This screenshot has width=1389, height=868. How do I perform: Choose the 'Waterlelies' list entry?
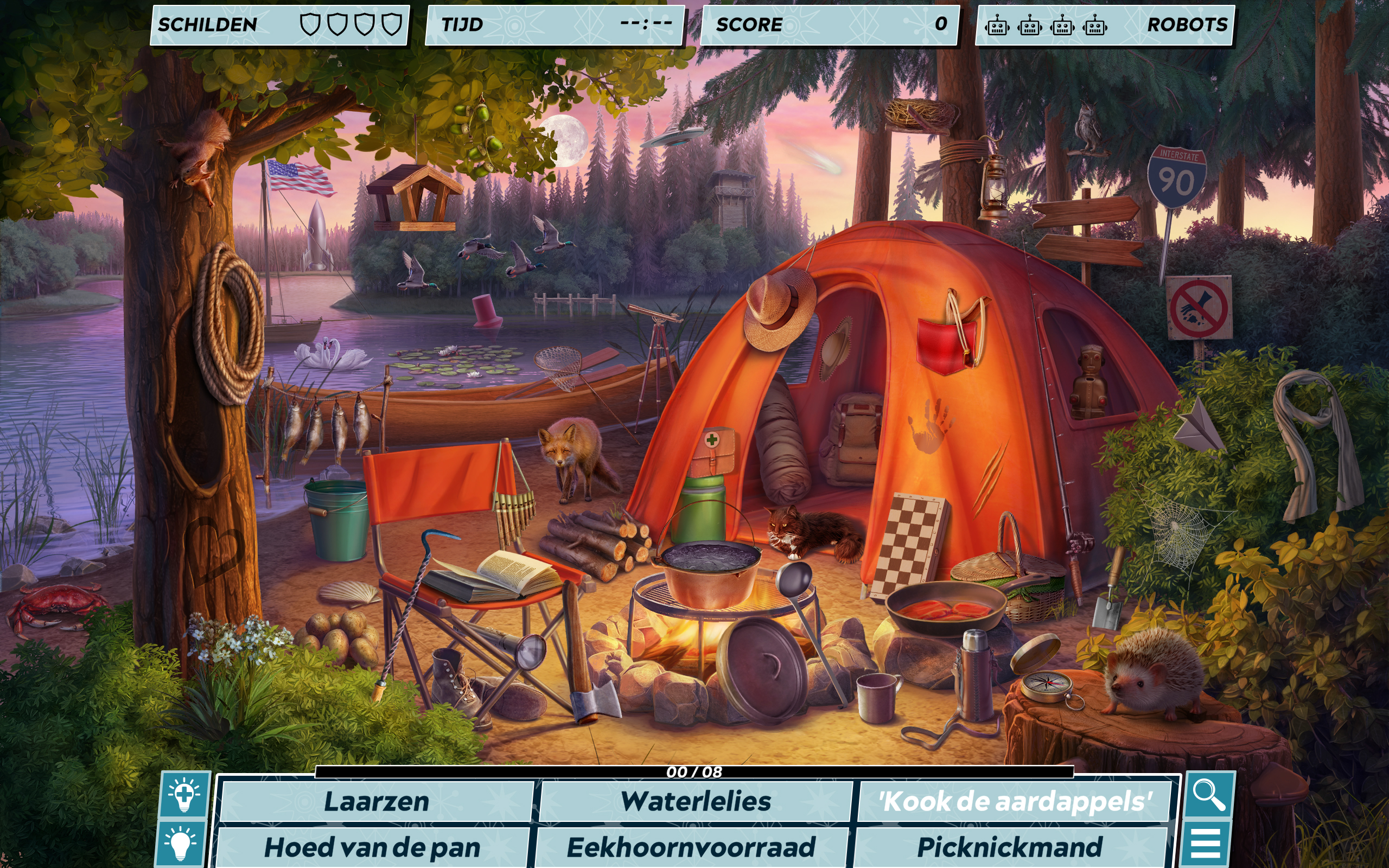tap(695, 801)
